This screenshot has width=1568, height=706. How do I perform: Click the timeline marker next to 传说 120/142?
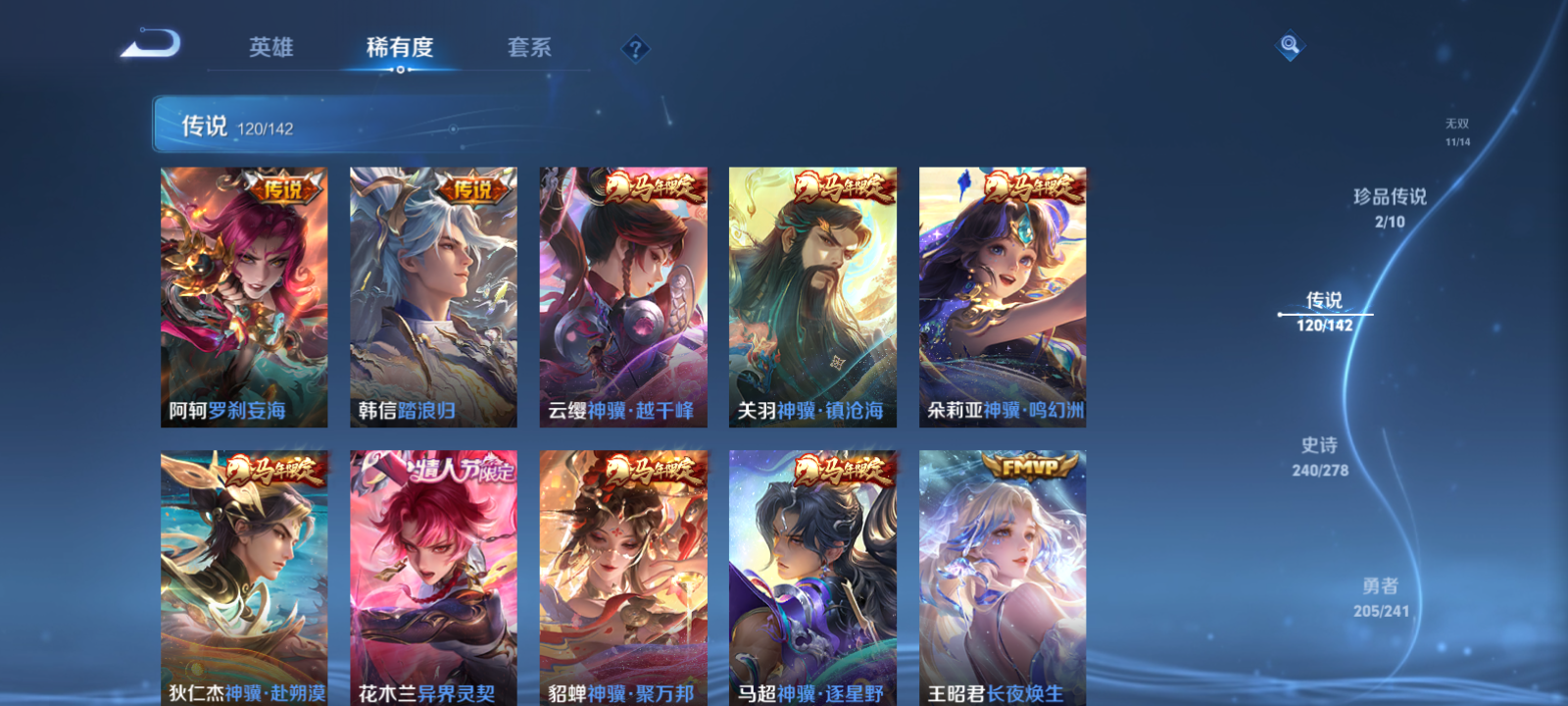coord(1282,315)
